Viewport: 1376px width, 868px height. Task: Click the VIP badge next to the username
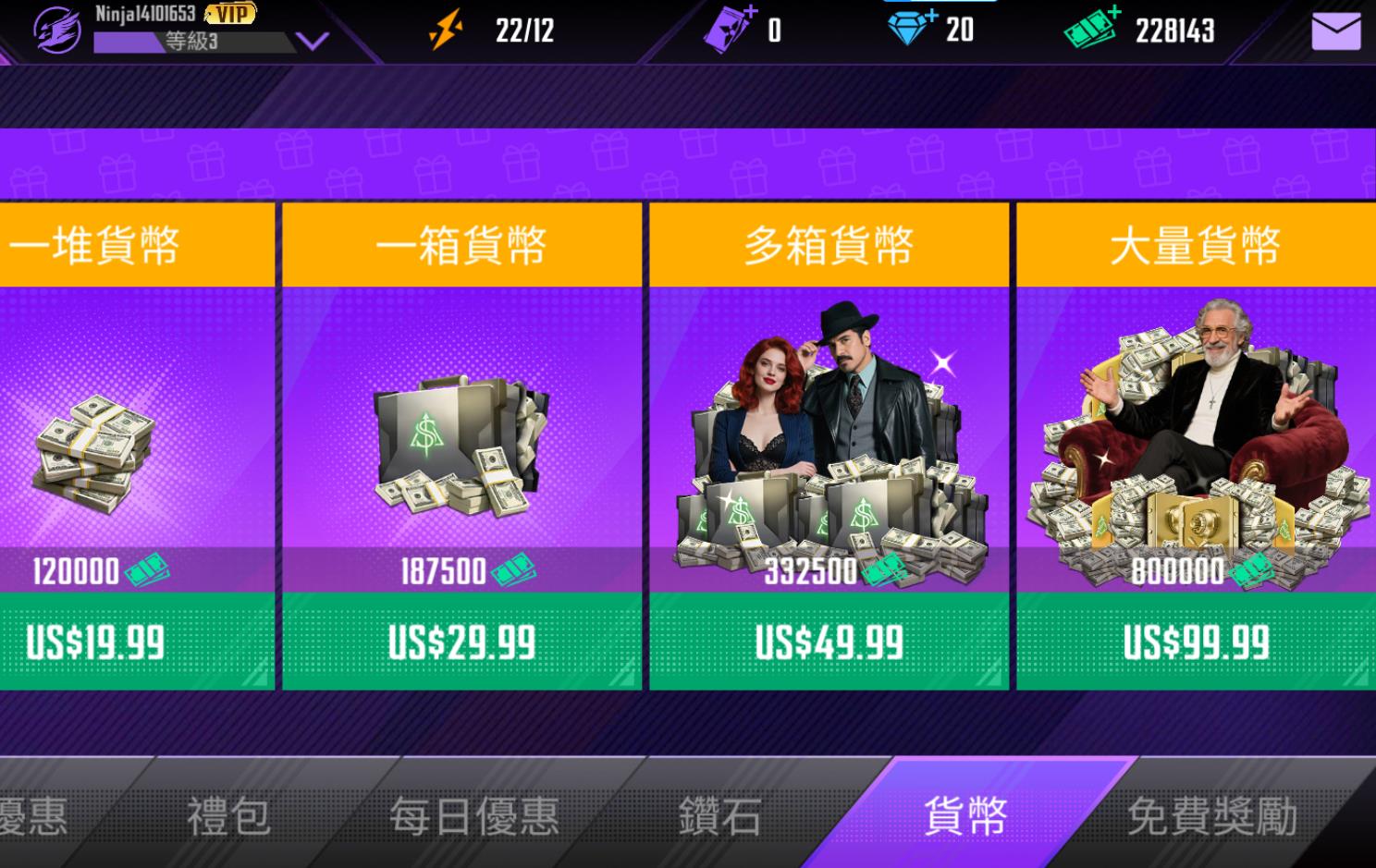tap(229, 15)
